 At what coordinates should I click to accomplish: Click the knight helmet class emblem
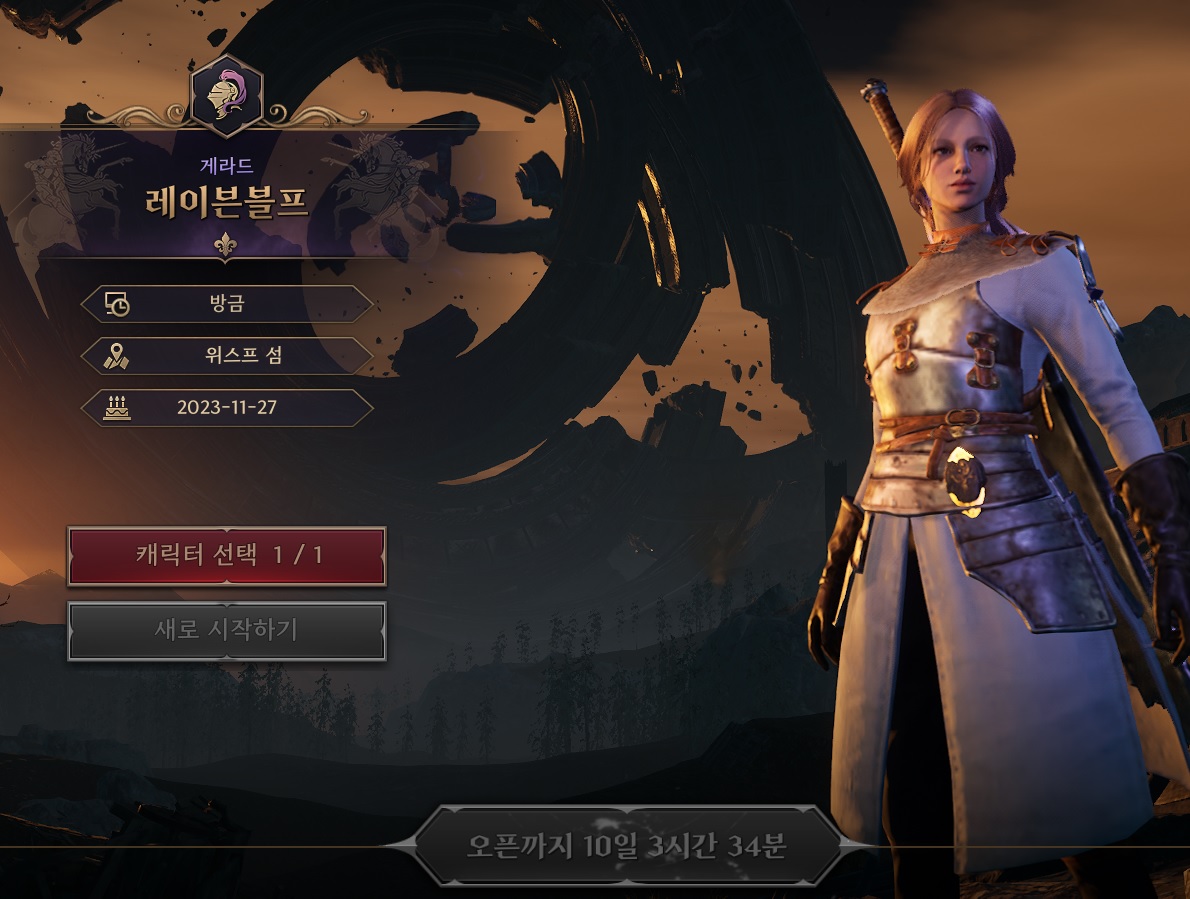point(226,95)
